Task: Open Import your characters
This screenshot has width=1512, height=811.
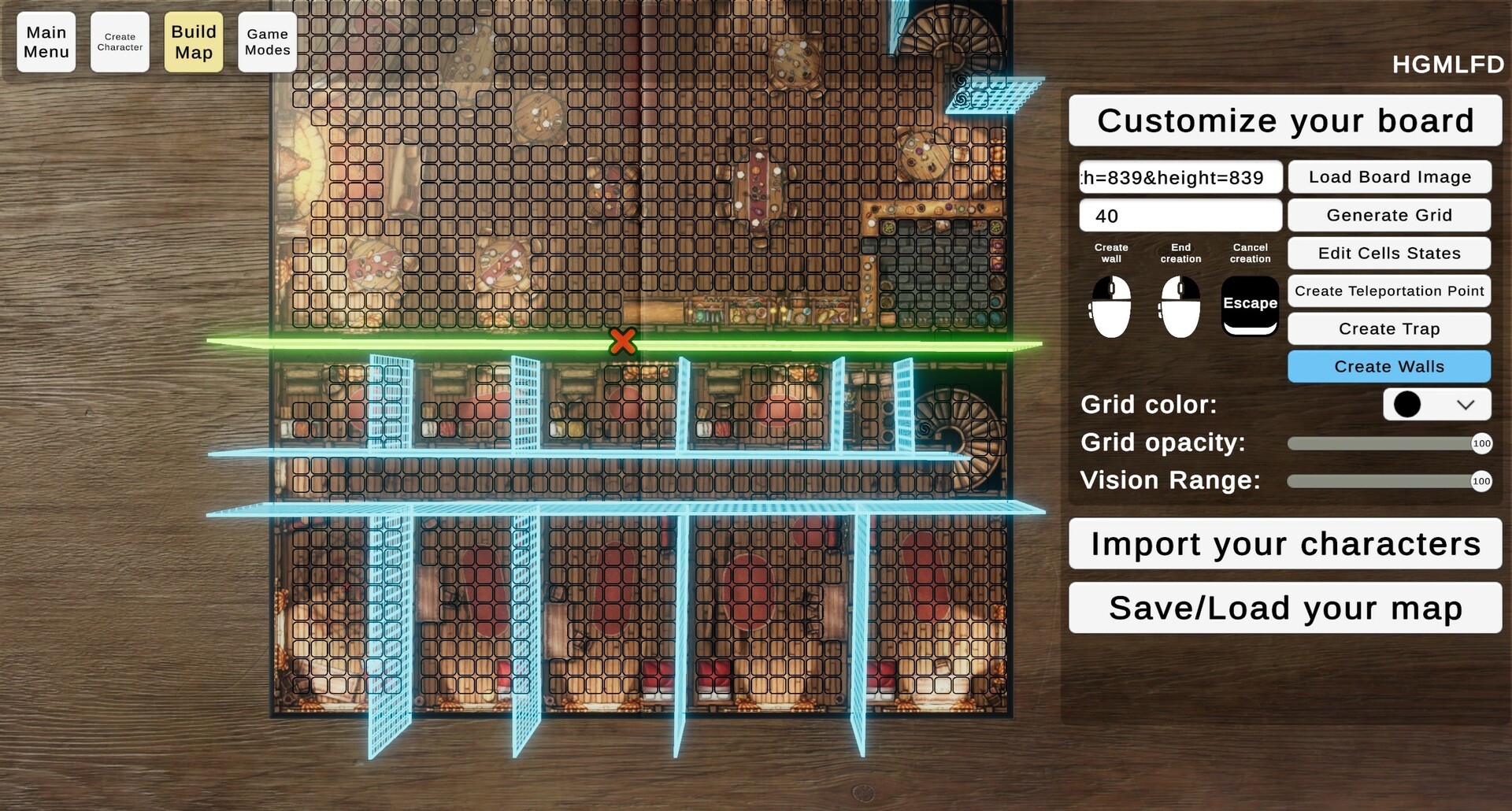Action: pyautogui.click(x=1284, y=543)
